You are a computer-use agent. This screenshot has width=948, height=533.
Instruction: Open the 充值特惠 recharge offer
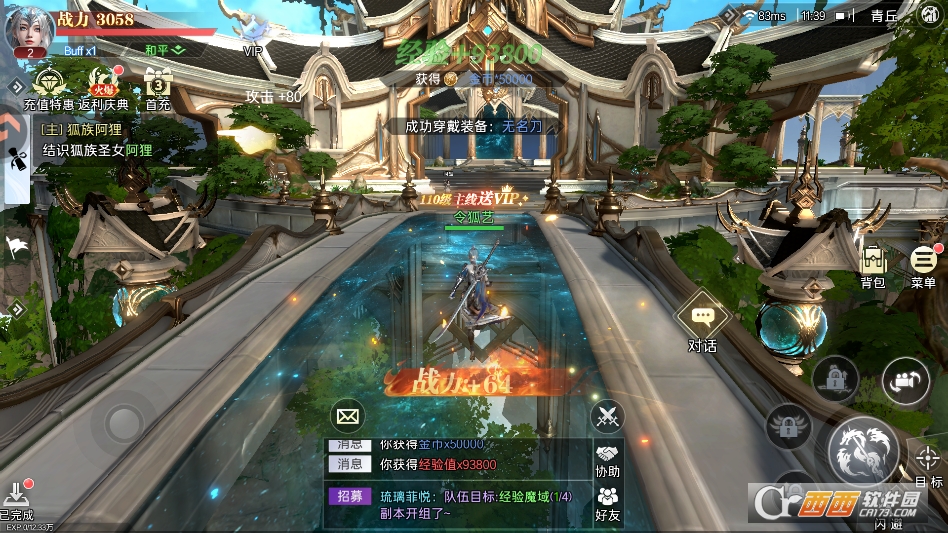click(x=49, y=89)
